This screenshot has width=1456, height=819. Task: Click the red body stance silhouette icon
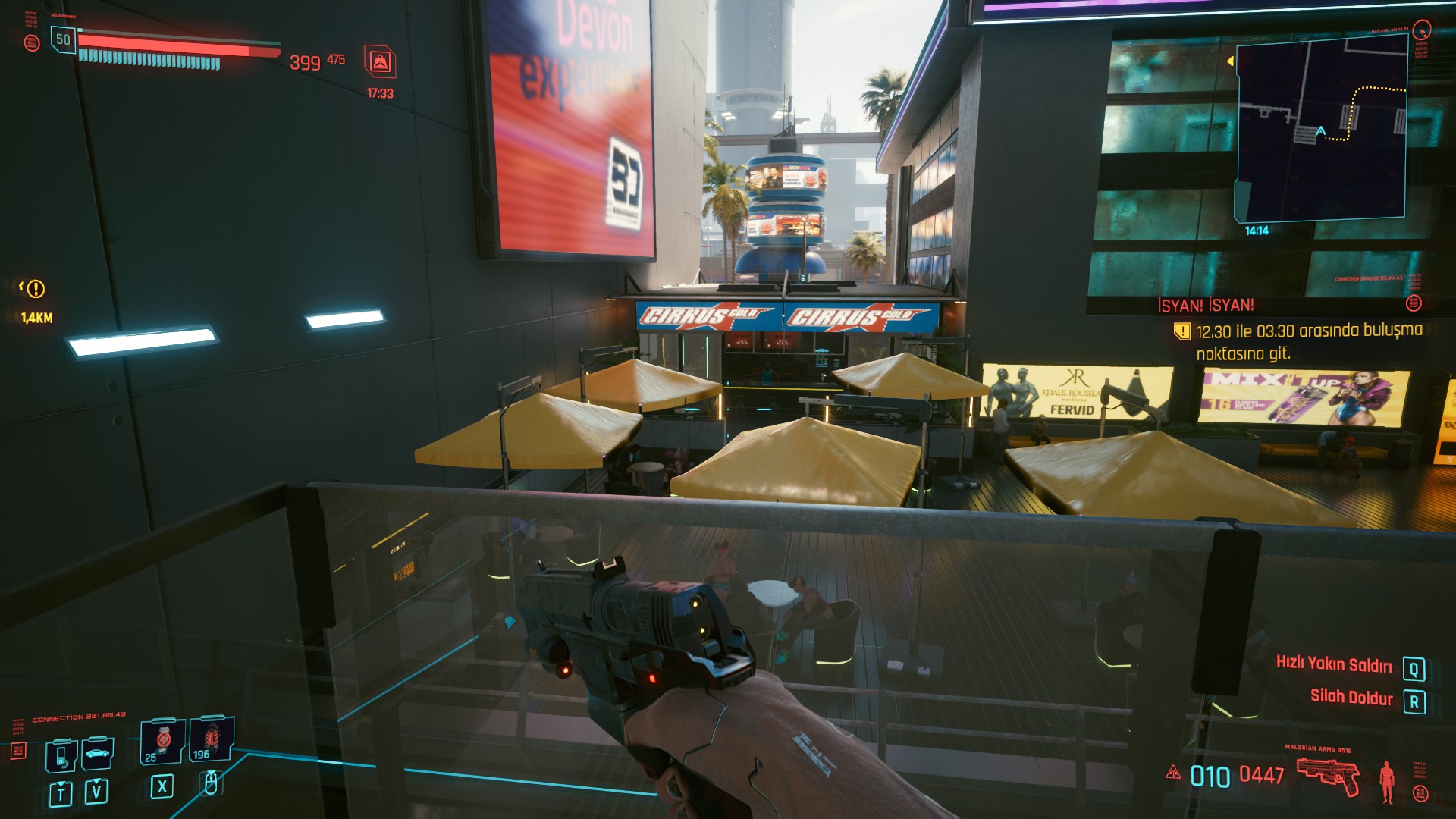click(1387, 781)
